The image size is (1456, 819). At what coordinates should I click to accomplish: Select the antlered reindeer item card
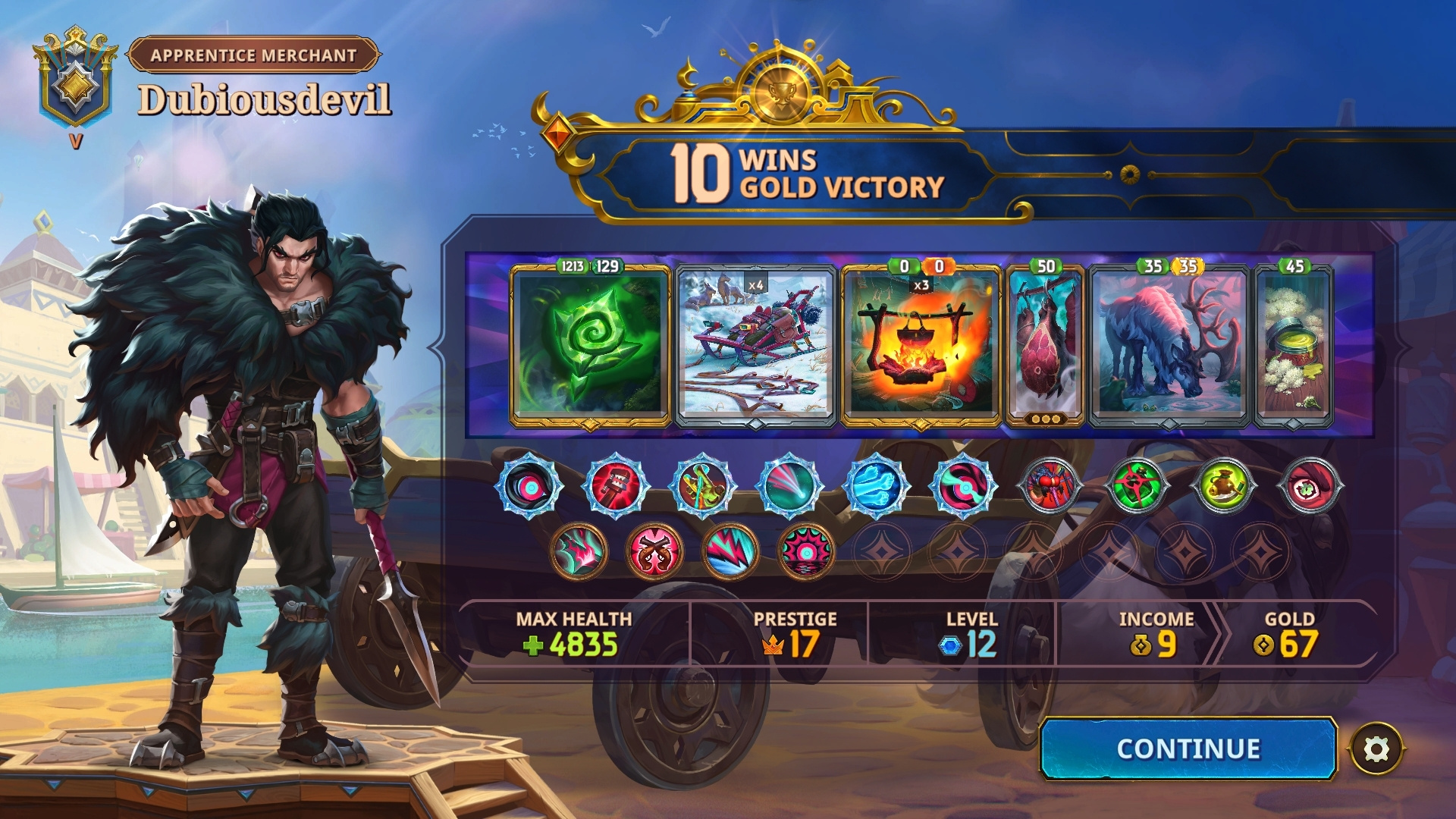click(x=1169, y=346)
